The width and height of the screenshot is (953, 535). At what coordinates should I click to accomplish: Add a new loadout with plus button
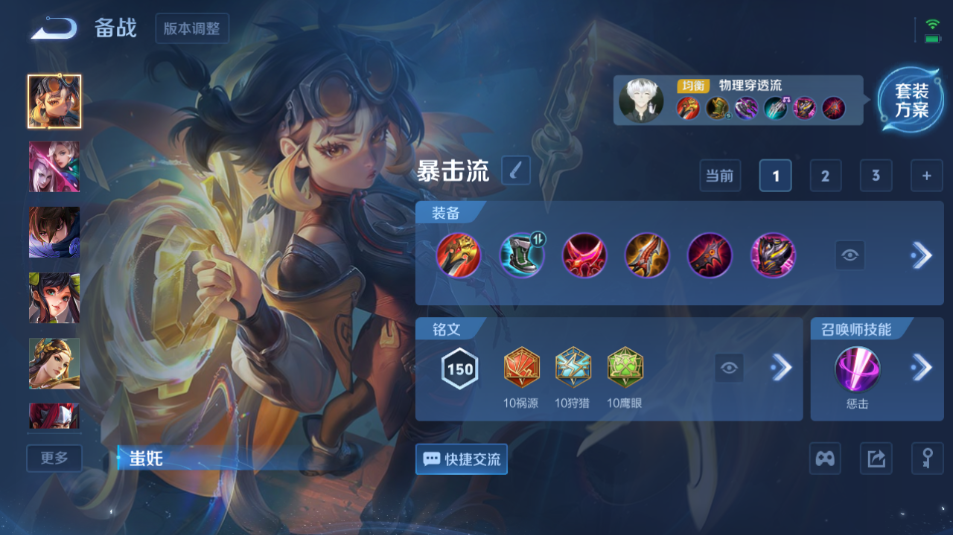click(926, 176)
